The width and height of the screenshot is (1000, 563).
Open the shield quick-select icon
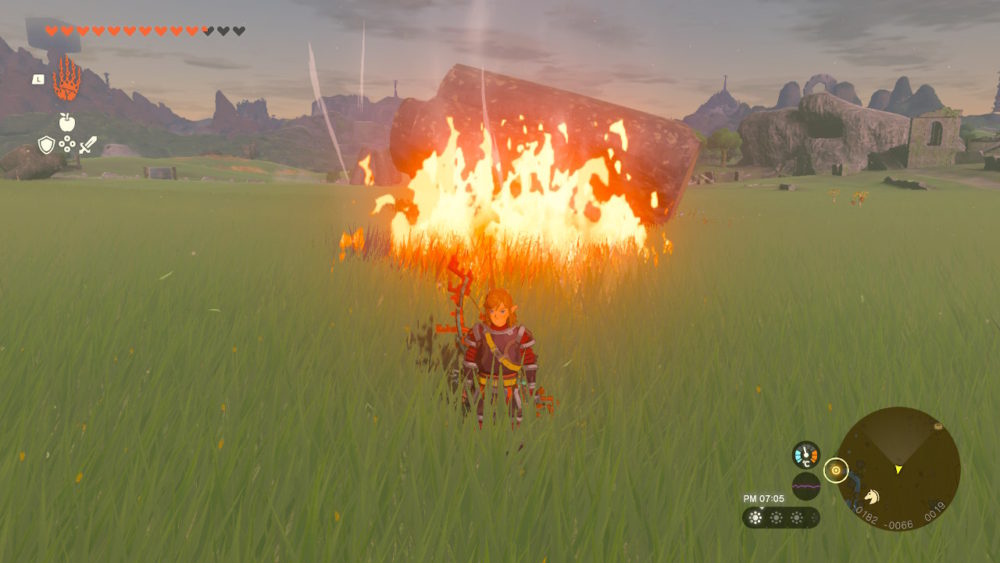(x=46, y=145)
